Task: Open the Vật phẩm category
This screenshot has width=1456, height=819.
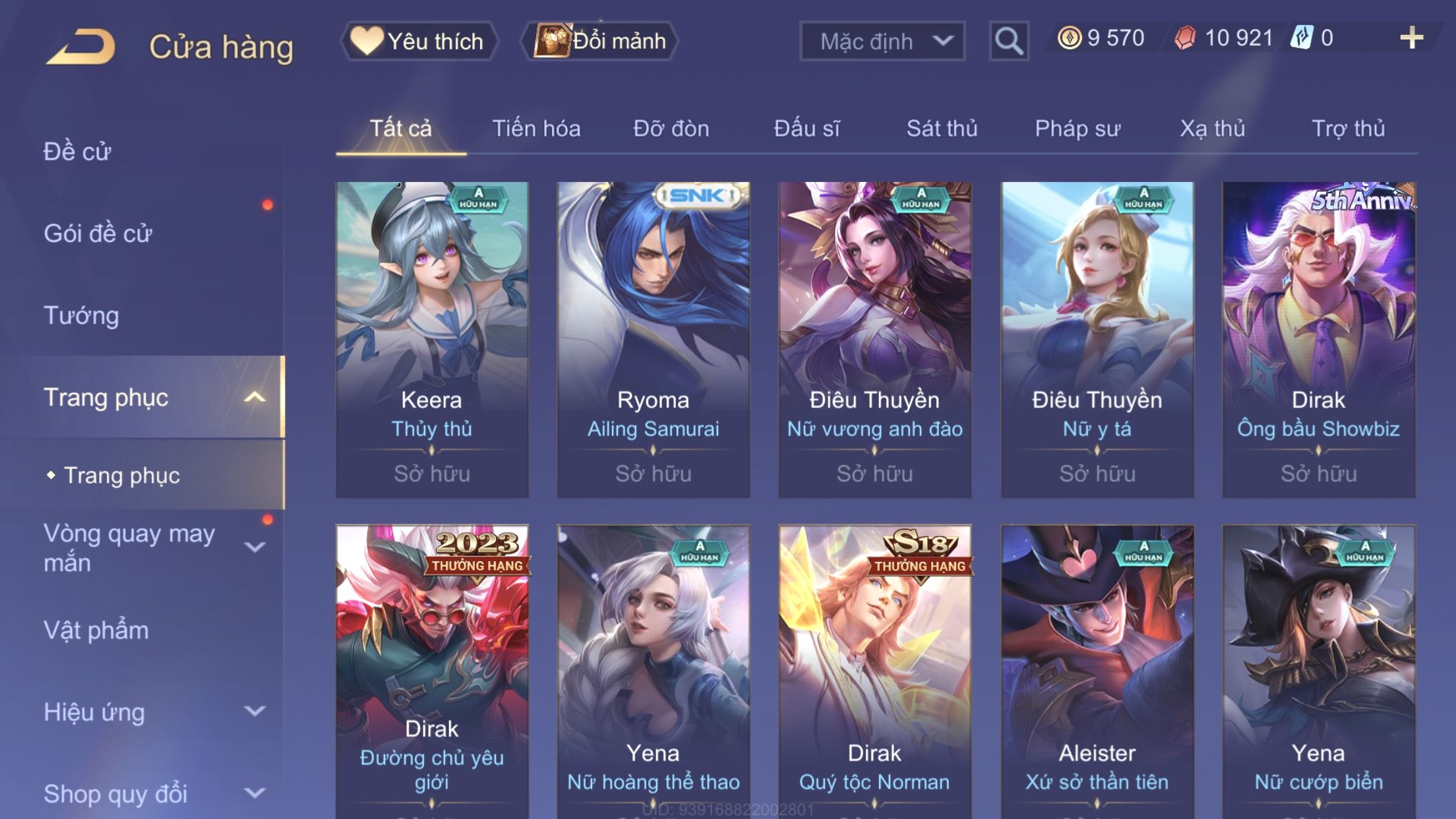Action: (96, 630)
